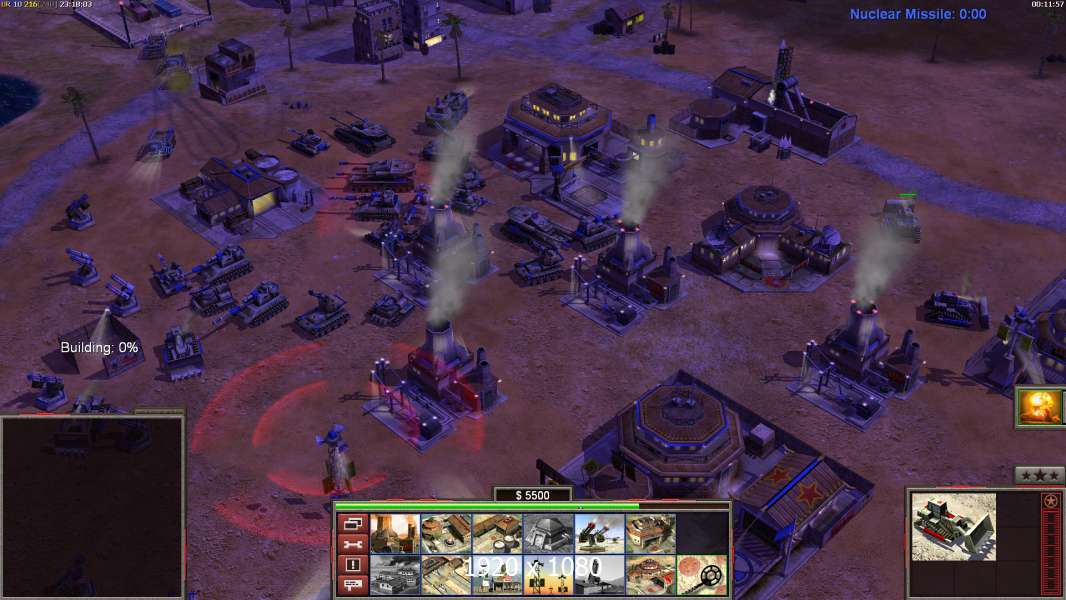Activate the nuclear missile superweapon shortcut
This screenshot has width=1066, height=600.
click(x=1040, y=407)
